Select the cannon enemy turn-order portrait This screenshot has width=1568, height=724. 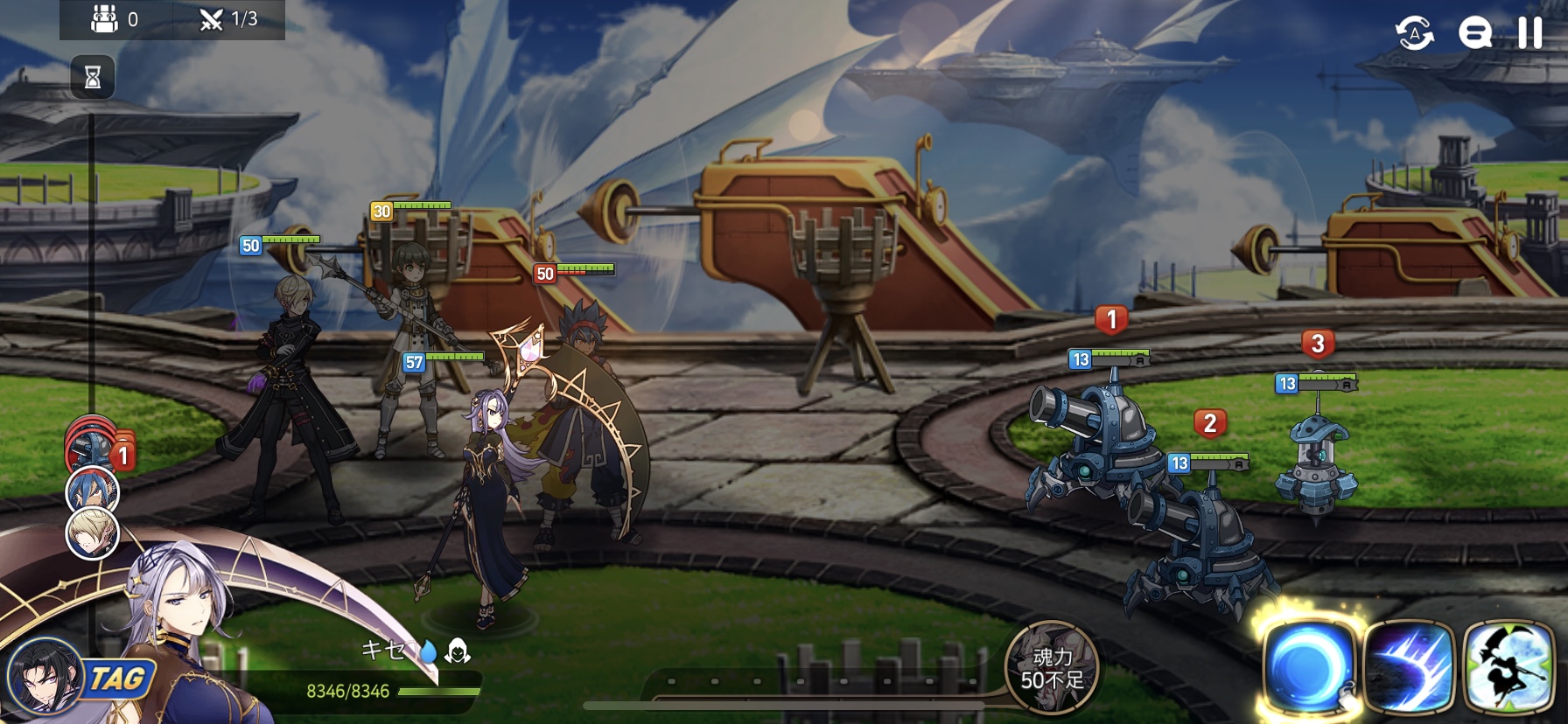point(90,448)
